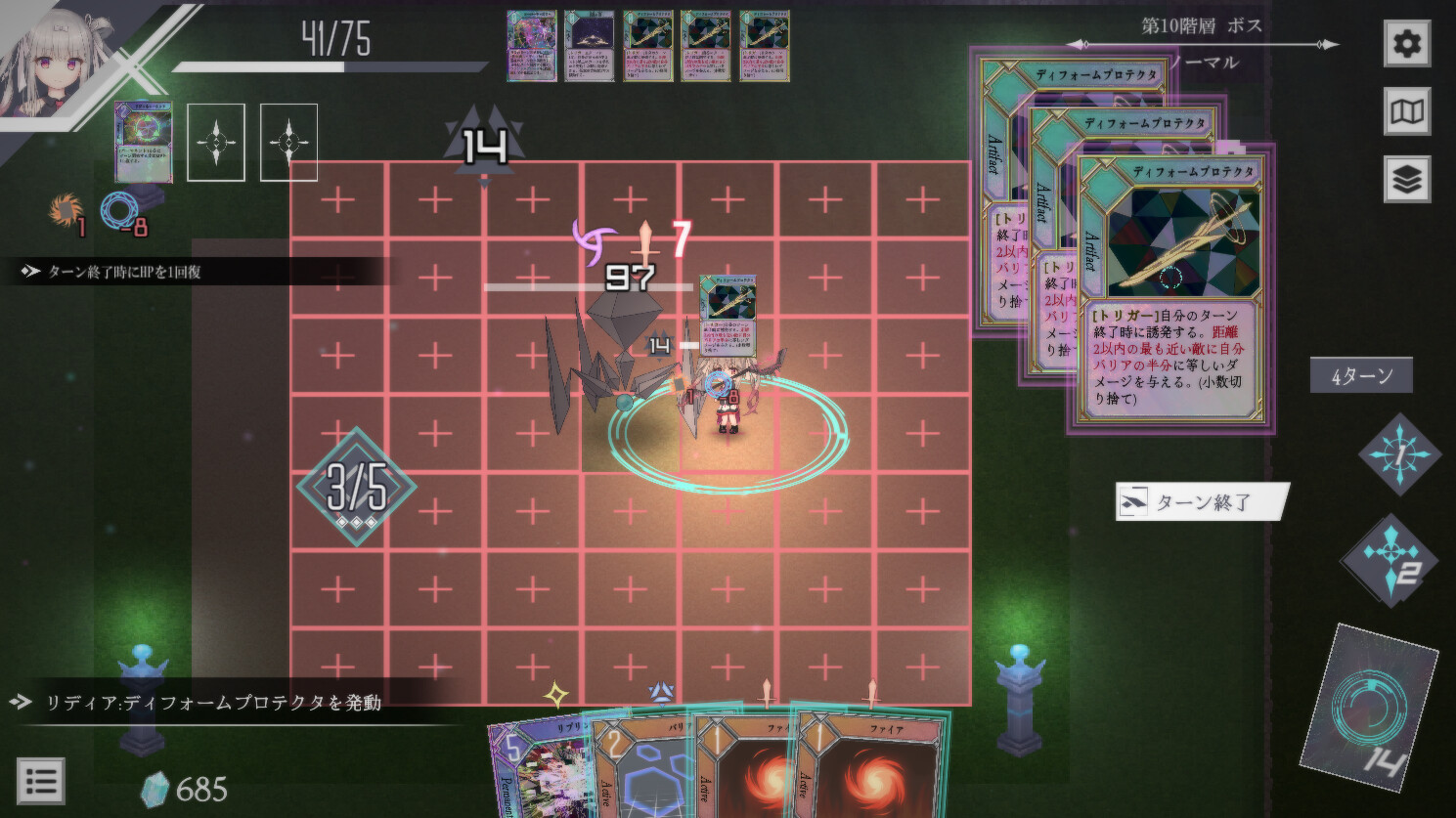Screen dimensions: 1456x818
Task: Click the sparkle icon above the hand cards
Action: tap(555, 694)
